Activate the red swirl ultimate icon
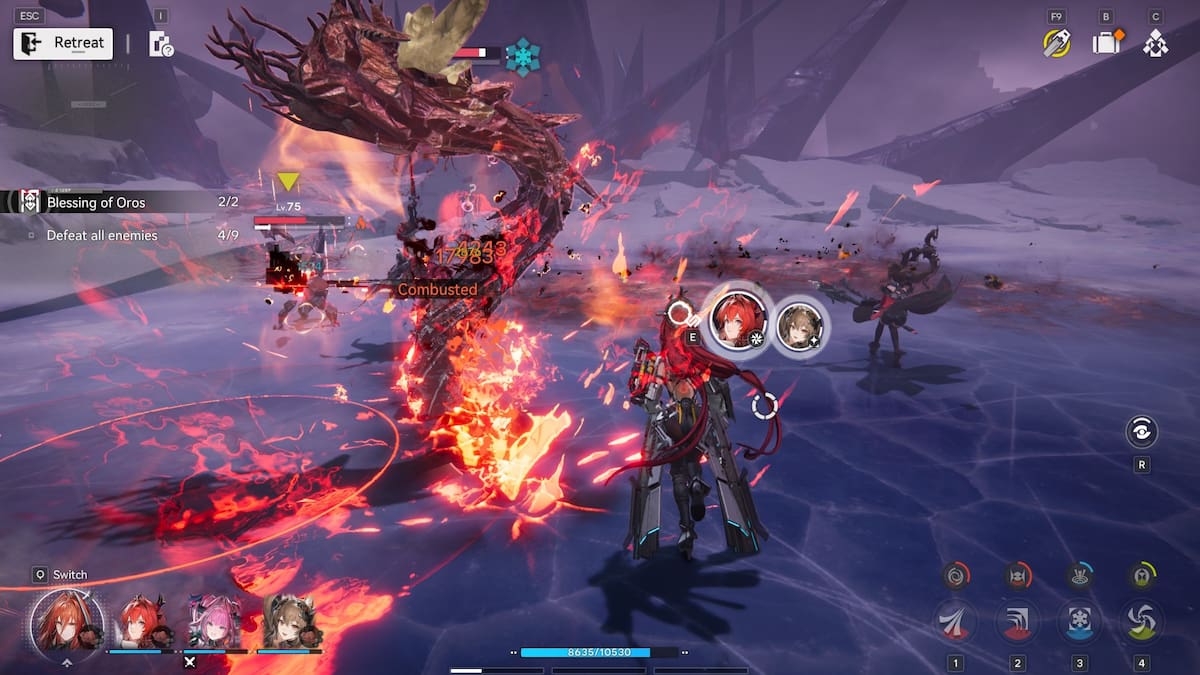Screen dimensions: 1200x675 [x=957, y=575]
